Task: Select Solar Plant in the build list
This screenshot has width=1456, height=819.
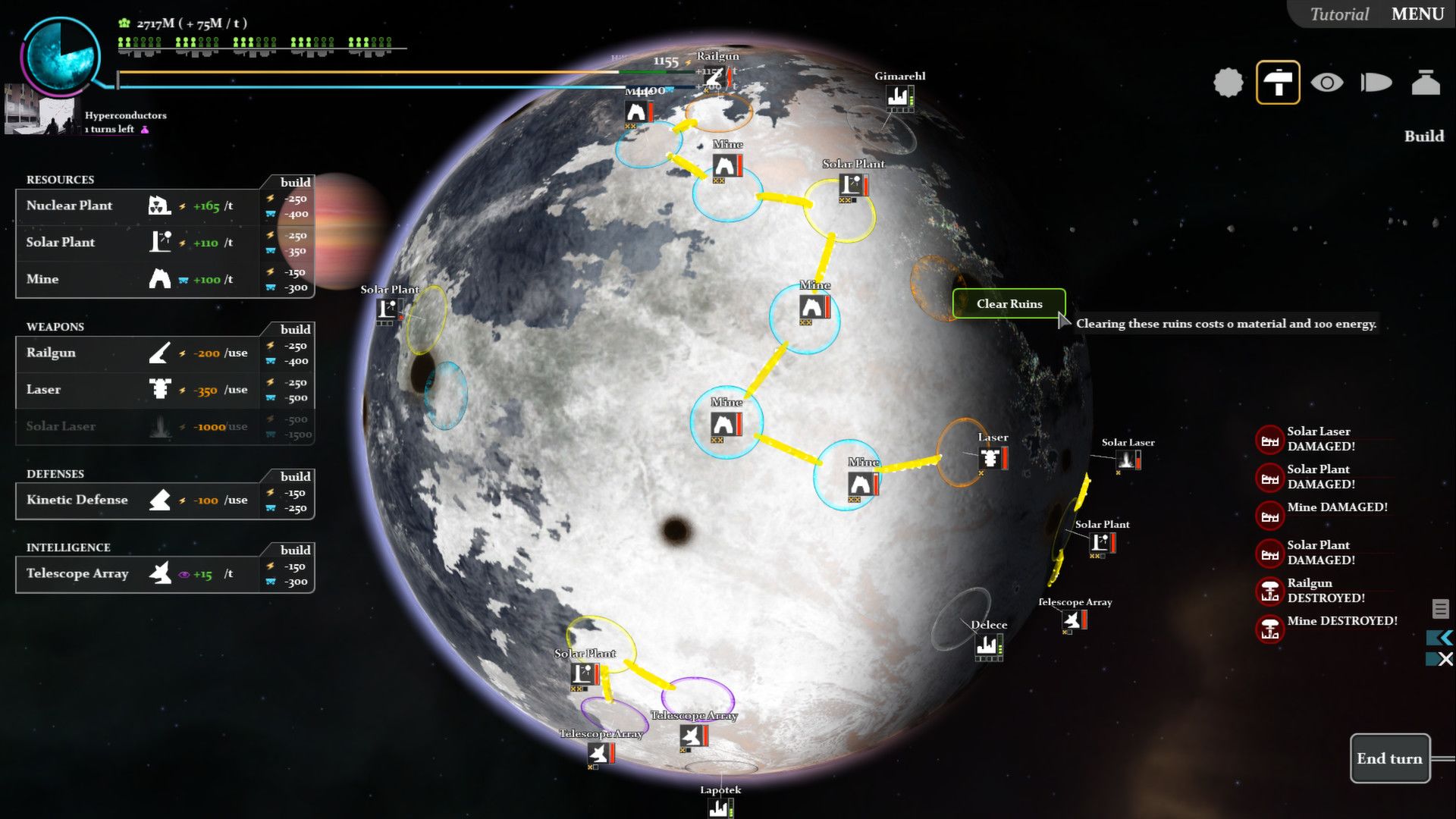Action: pos(136,243)
